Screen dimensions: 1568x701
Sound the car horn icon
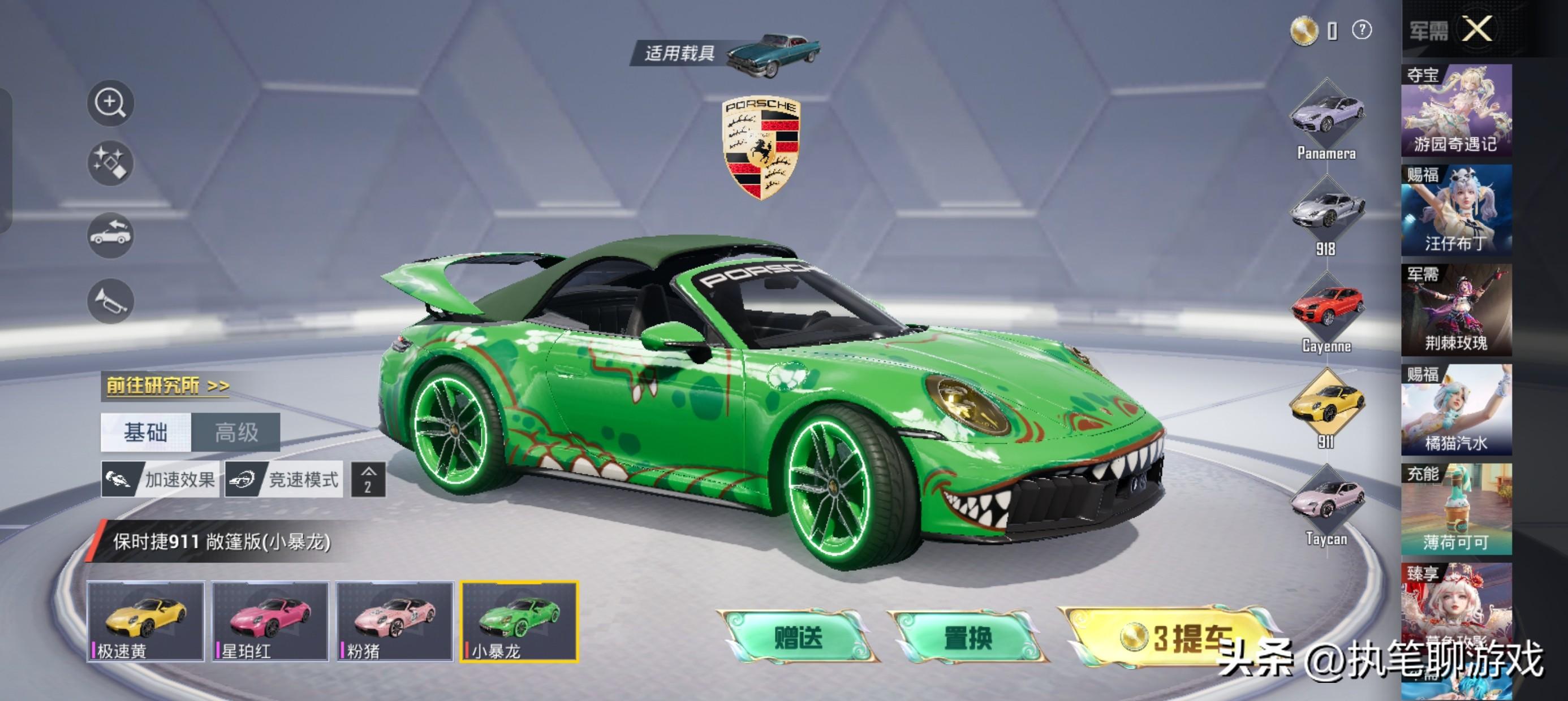point(110,301)
